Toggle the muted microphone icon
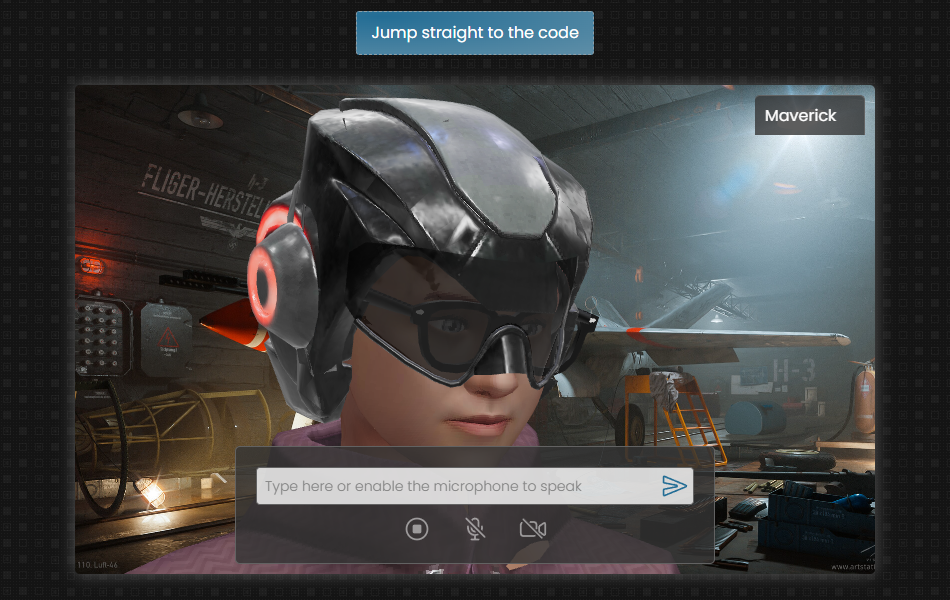950x600 pixels. [476, 529]
